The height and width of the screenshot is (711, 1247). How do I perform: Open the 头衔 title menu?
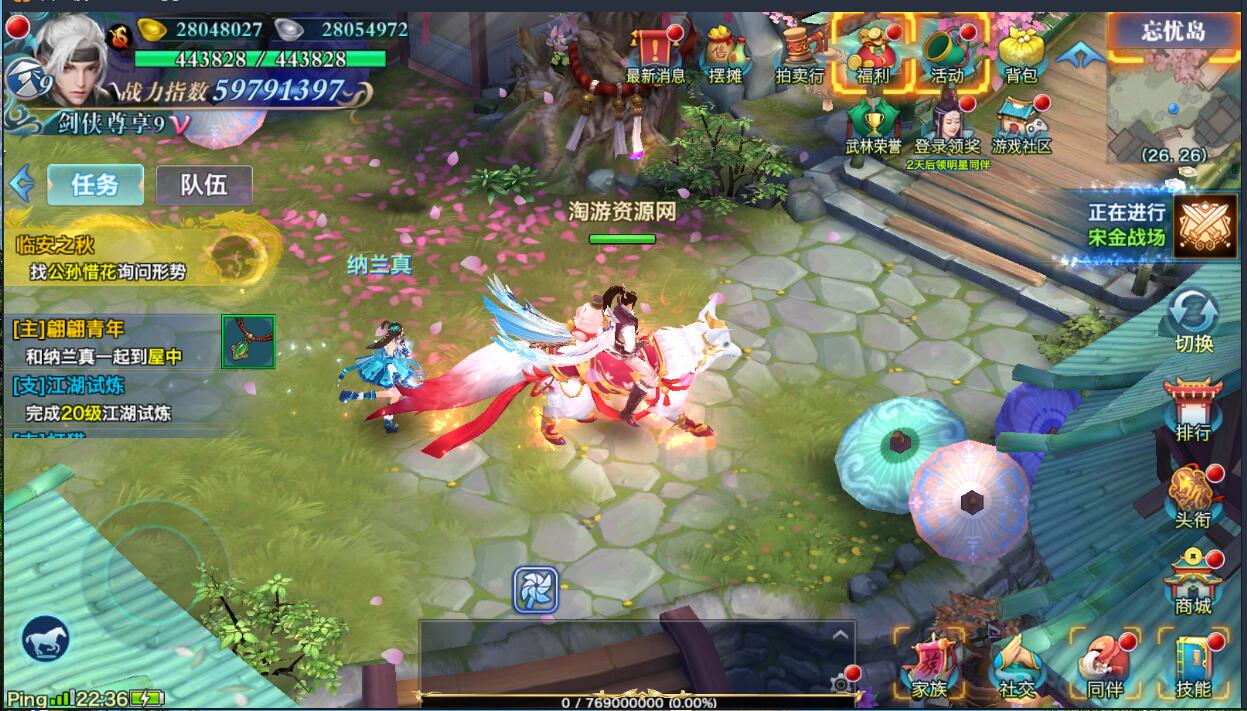click(1193, 496)
